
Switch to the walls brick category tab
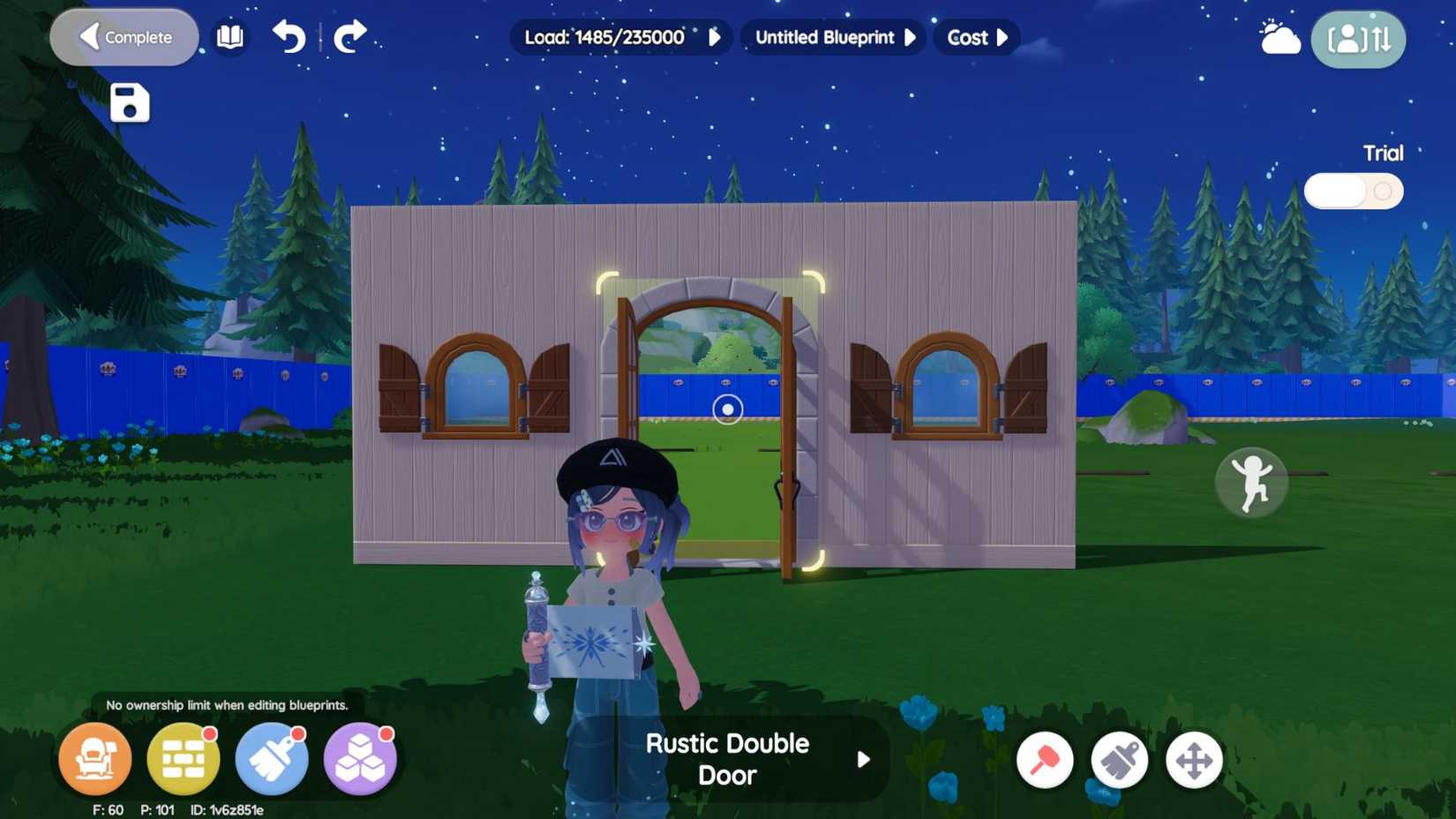click(184, 758)
